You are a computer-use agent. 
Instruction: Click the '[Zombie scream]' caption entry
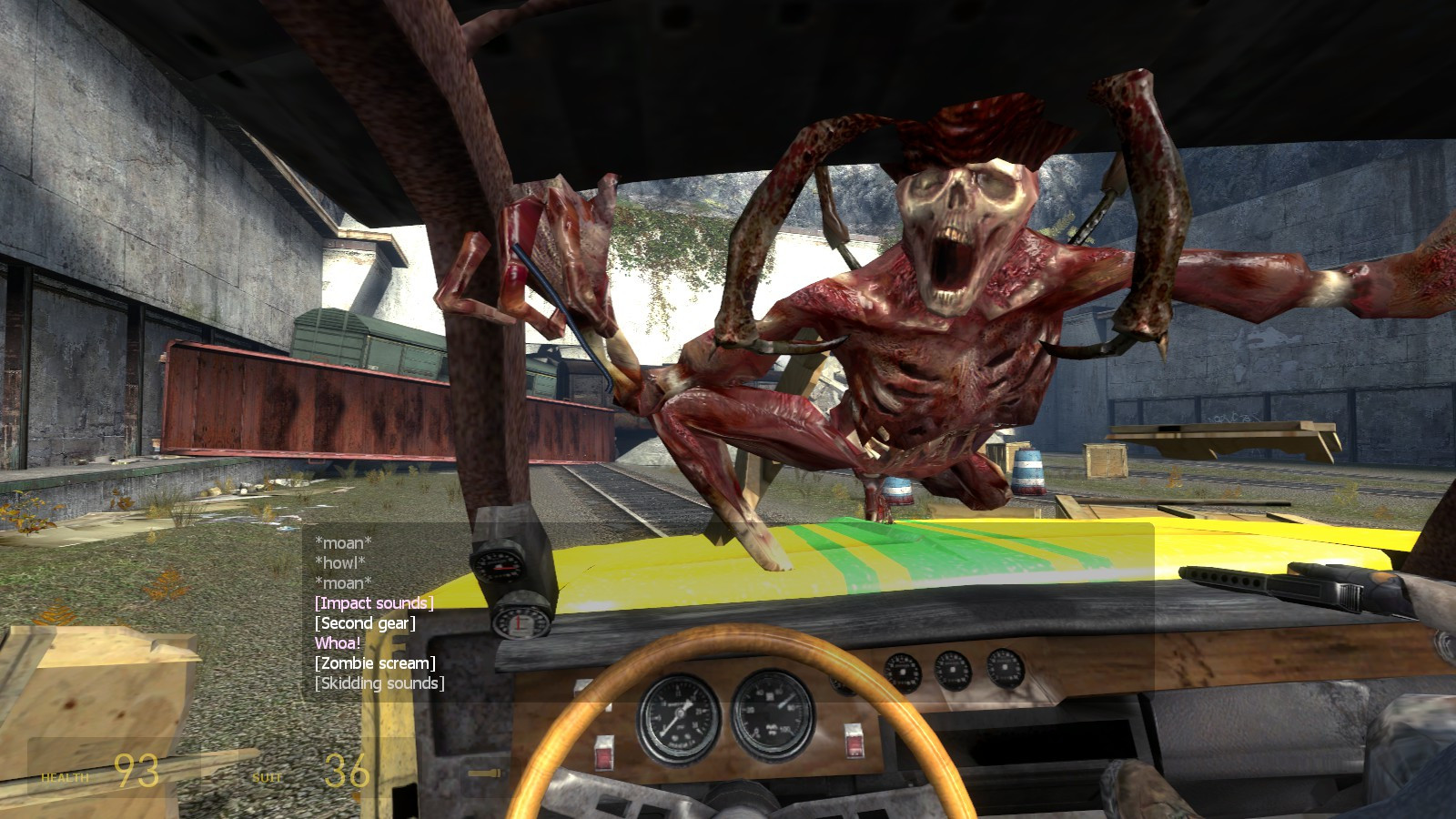pyautogui.click(x=377, y=665)
